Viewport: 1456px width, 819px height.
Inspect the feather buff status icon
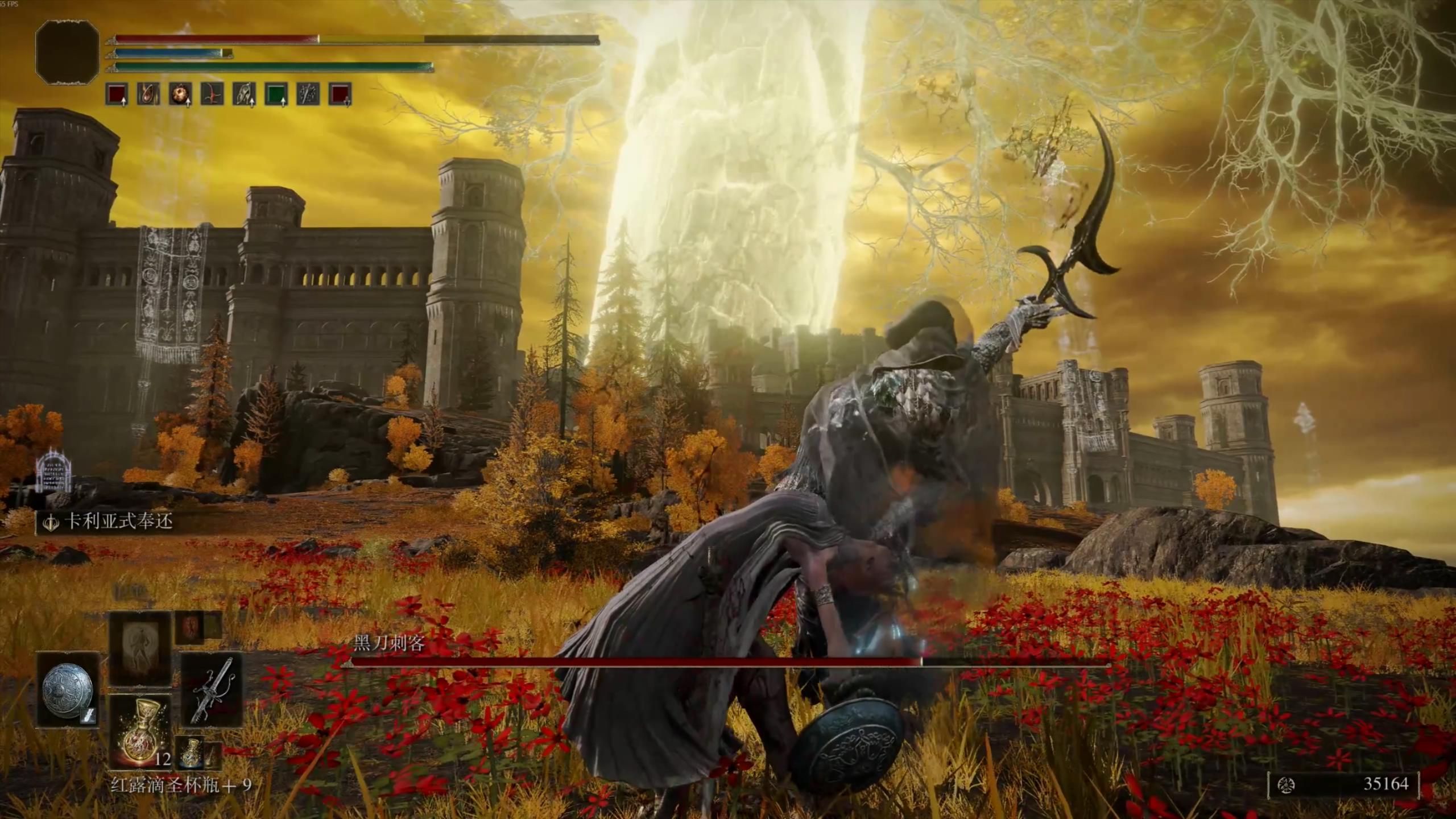pyautogui.click(x=244, y=94)
